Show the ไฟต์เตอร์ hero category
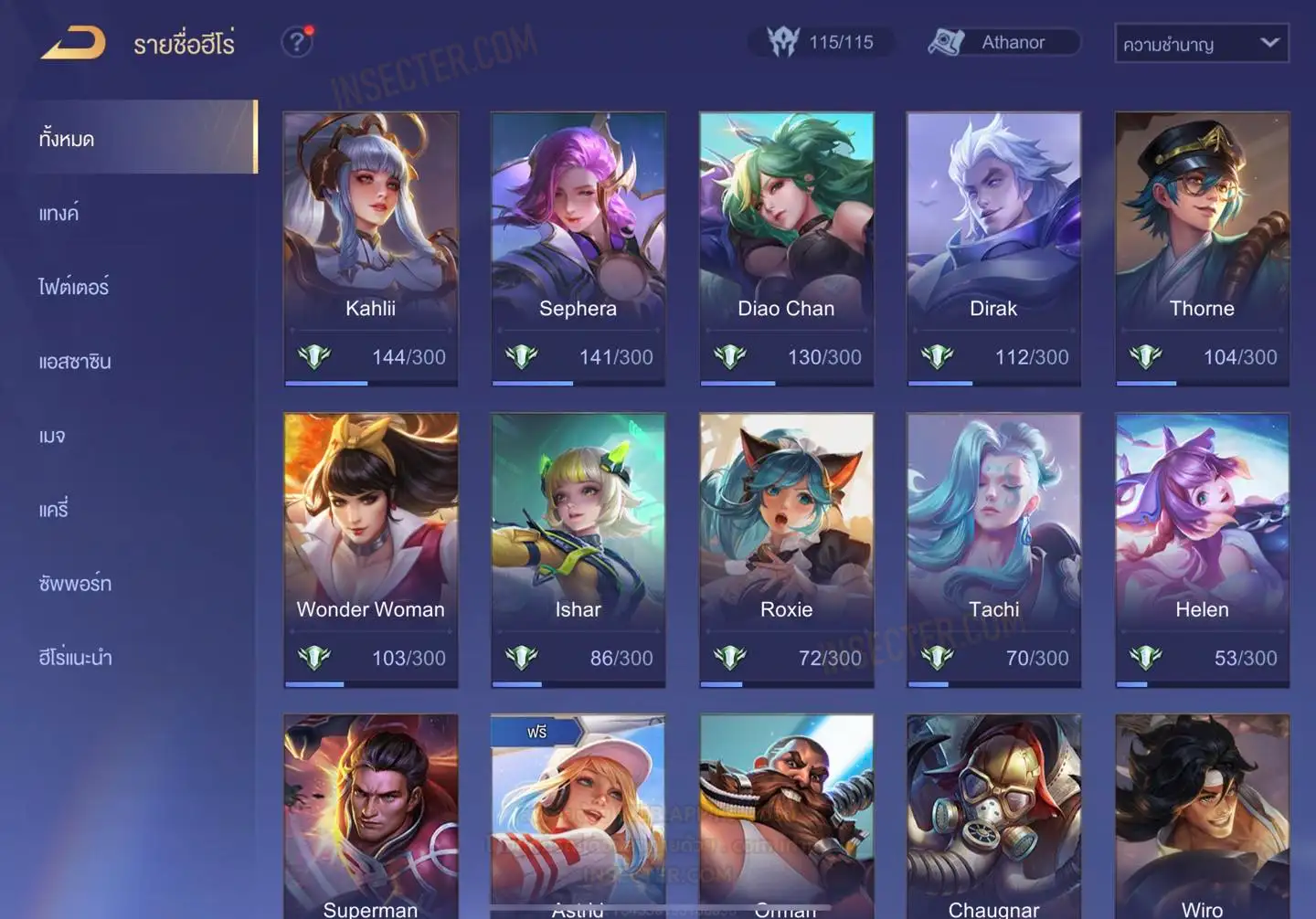This screenshot has width=1316, height=919. (x=74, y=288)
